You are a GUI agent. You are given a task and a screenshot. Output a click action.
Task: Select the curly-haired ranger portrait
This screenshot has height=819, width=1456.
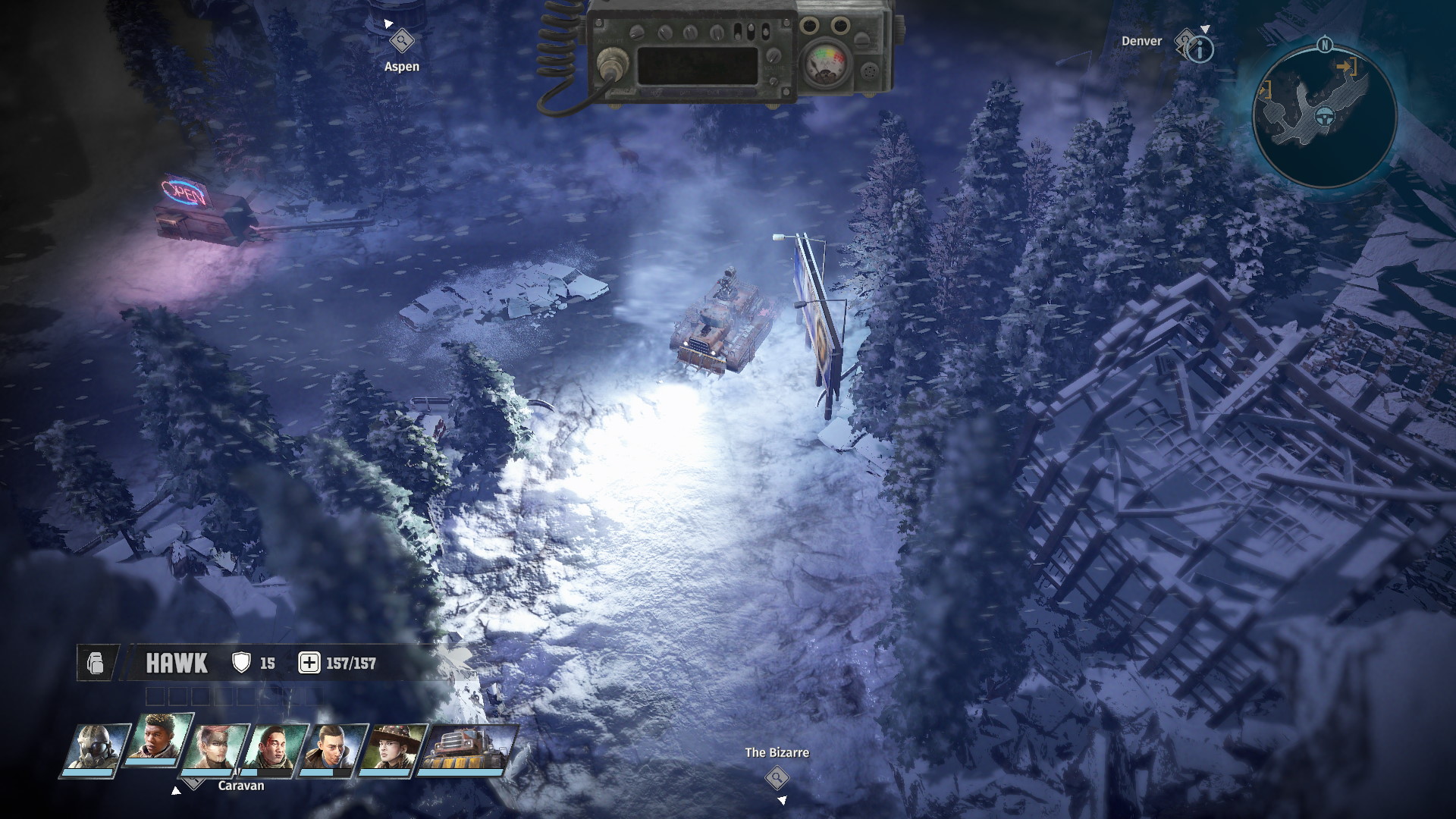click(158, 738)
